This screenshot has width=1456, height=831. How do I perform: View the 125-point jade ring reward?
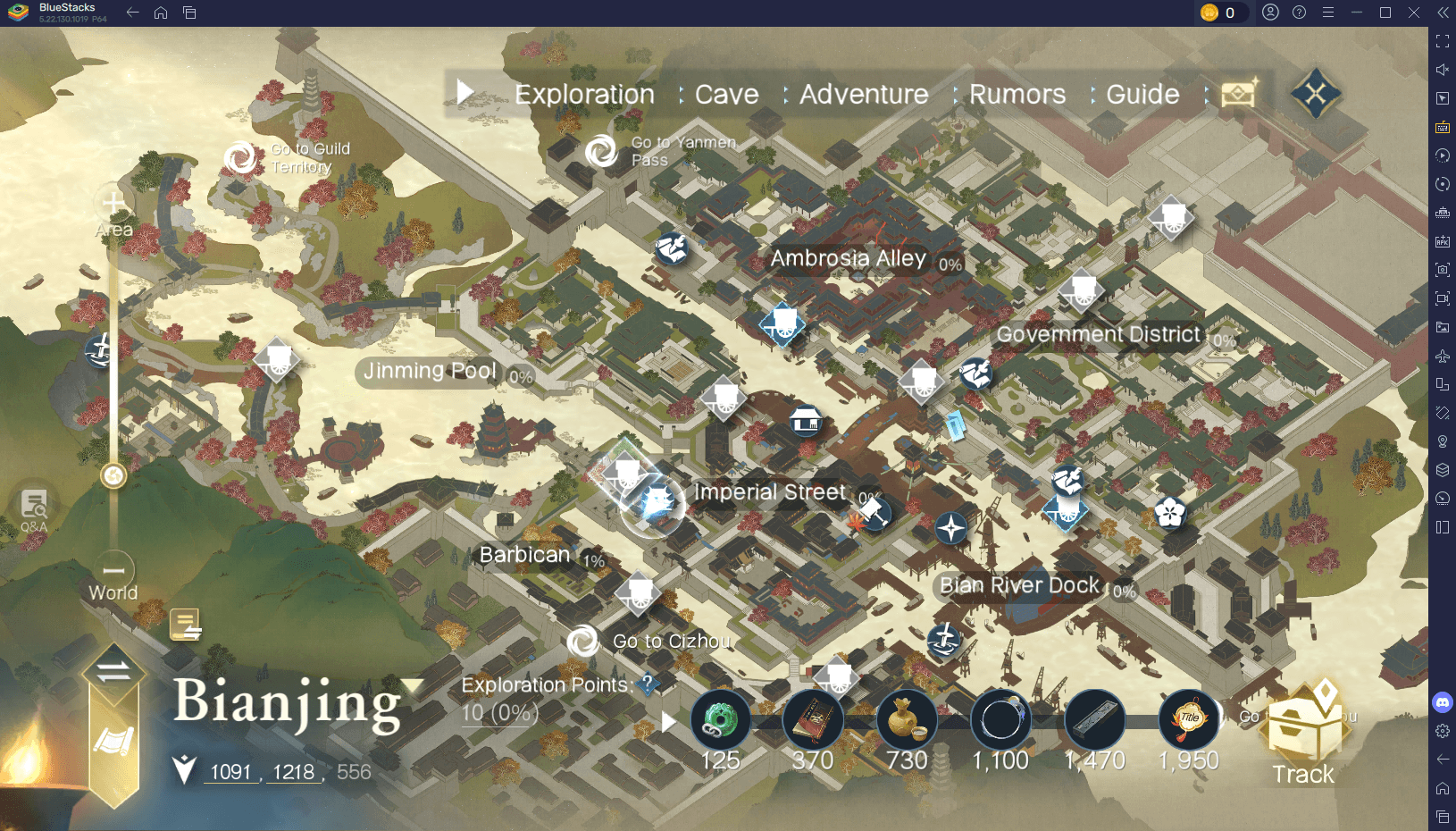720,720
